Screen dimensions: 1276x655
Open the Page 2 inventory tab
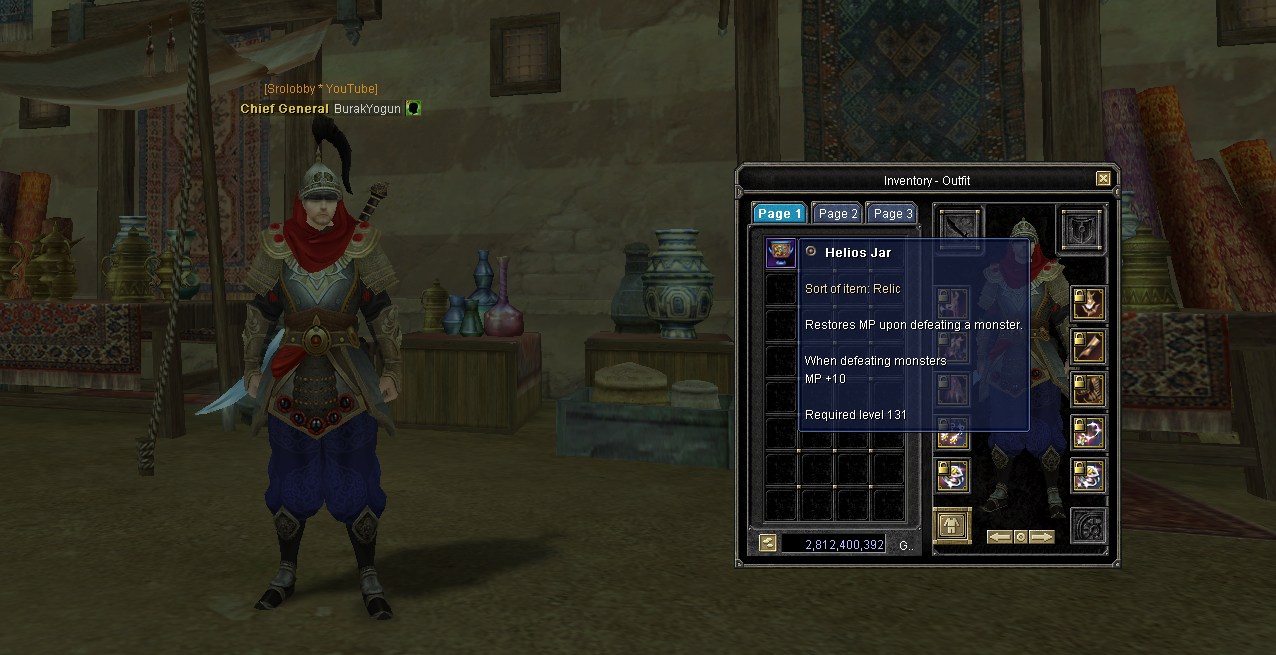[x=837, y=213]
